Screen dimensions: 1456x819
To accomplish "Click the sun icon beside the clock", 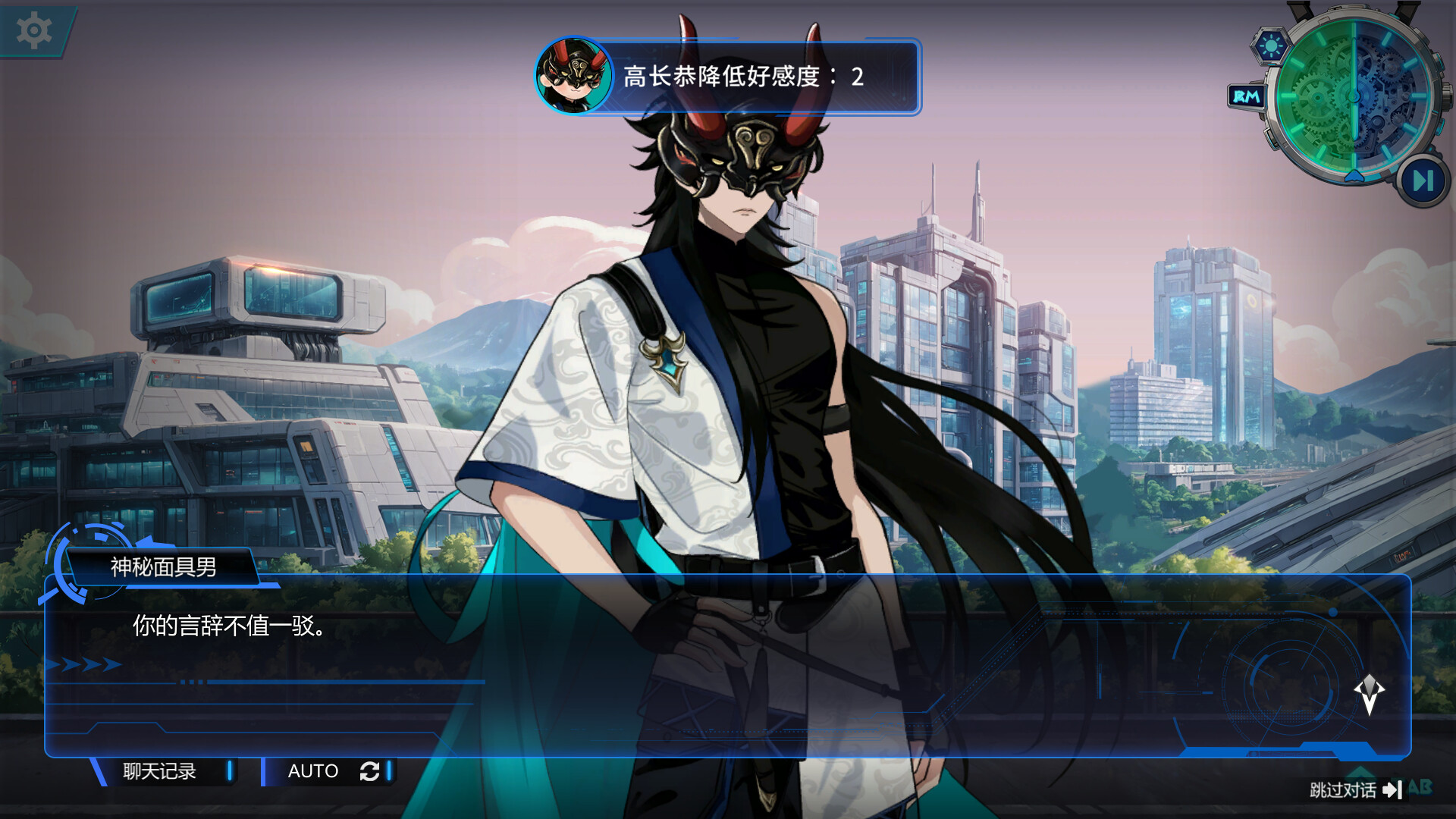I will pyautogui.click(x=1271, y=46).
